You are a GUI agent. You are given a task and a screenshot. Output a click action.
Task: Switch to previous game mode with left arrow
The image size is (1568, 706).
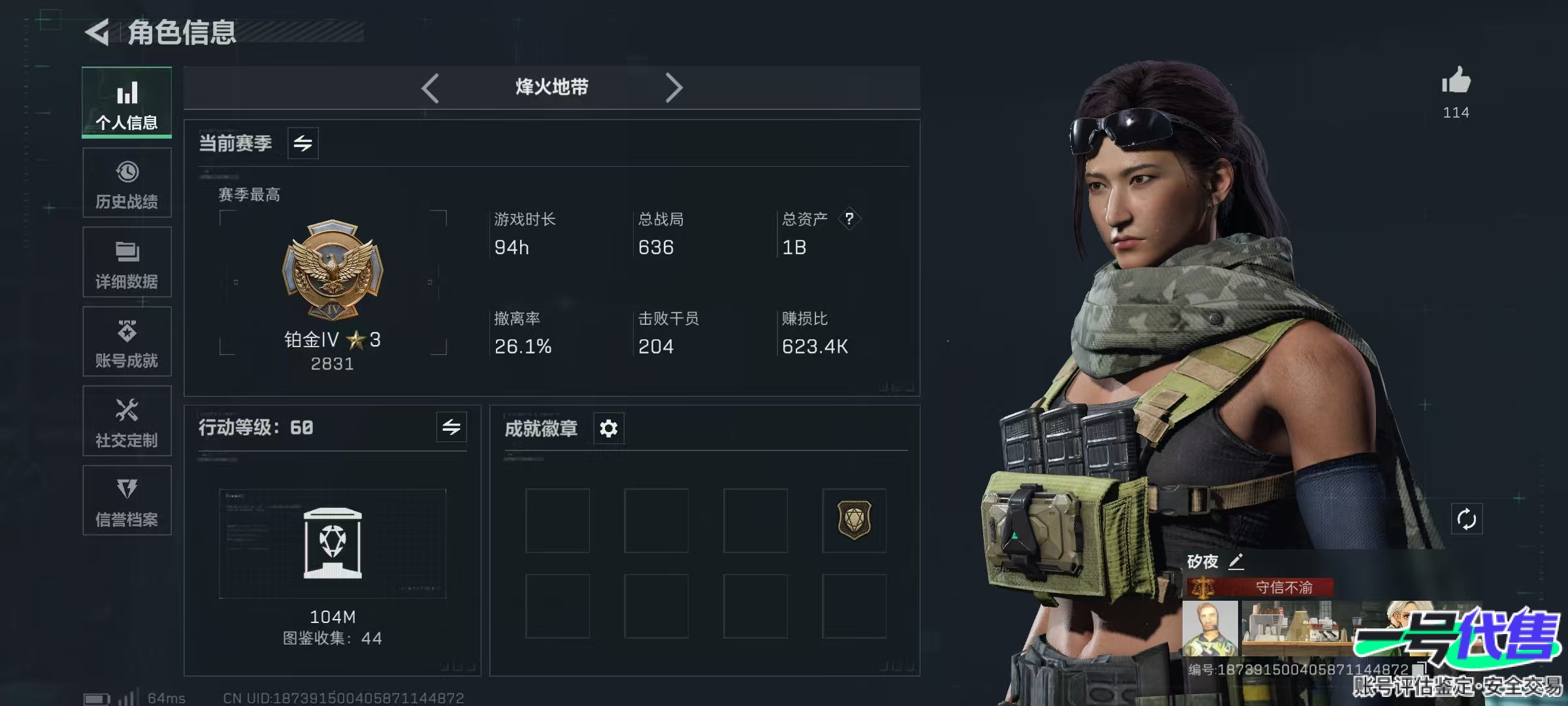tap(430, 88)
